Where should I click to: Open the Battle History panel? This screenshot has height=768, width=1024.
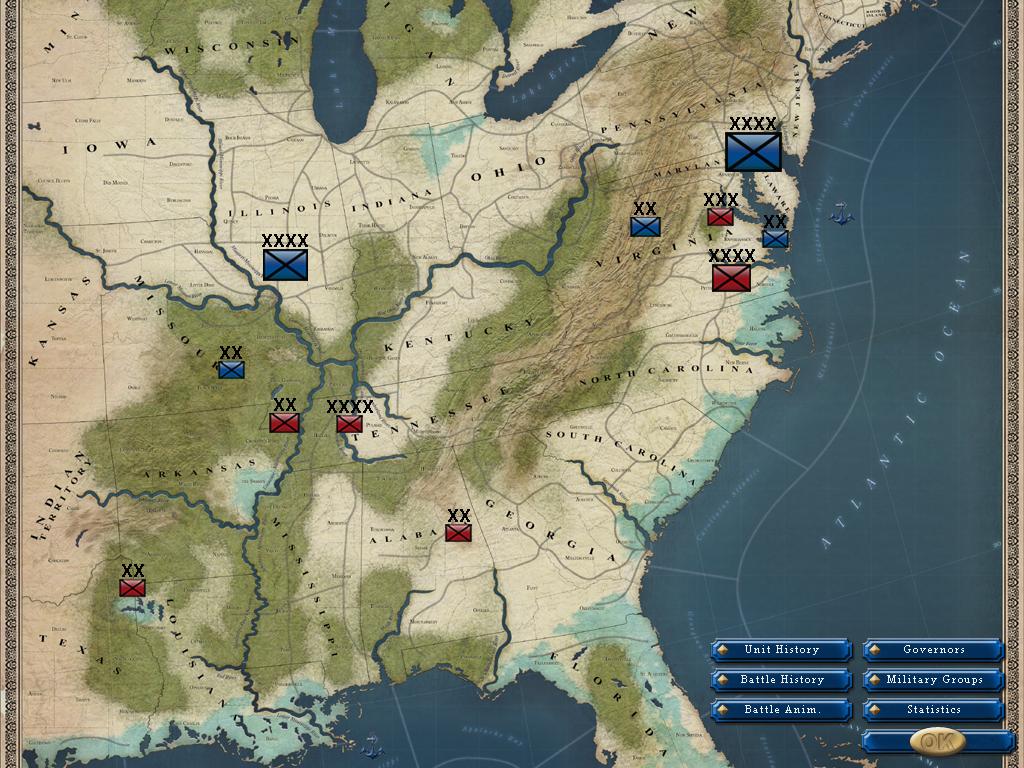[781, 680]
